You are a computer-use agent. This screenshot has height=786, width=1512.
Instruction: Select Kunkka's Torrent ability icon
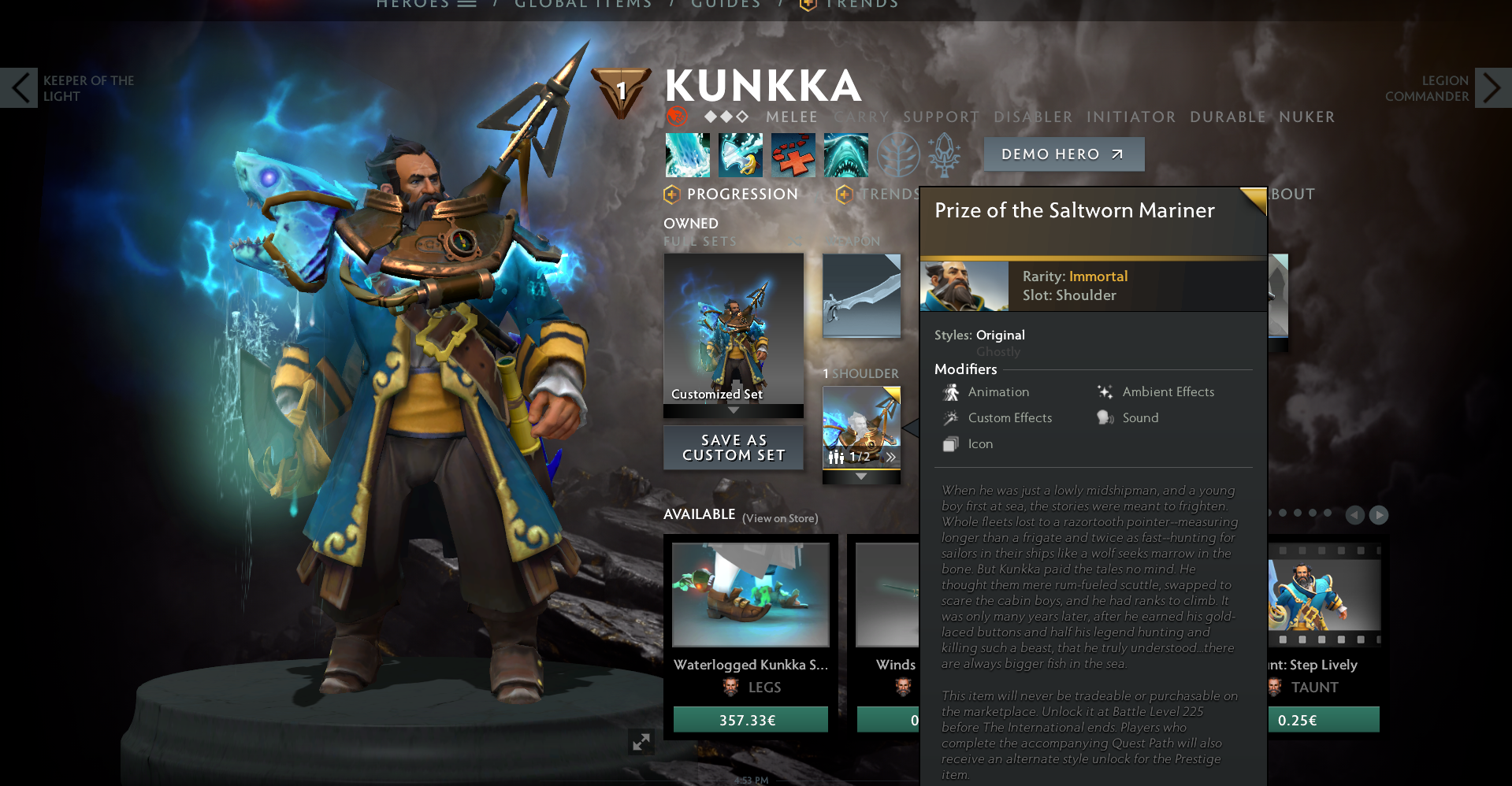pyautogui.click(x=687, y=155)
